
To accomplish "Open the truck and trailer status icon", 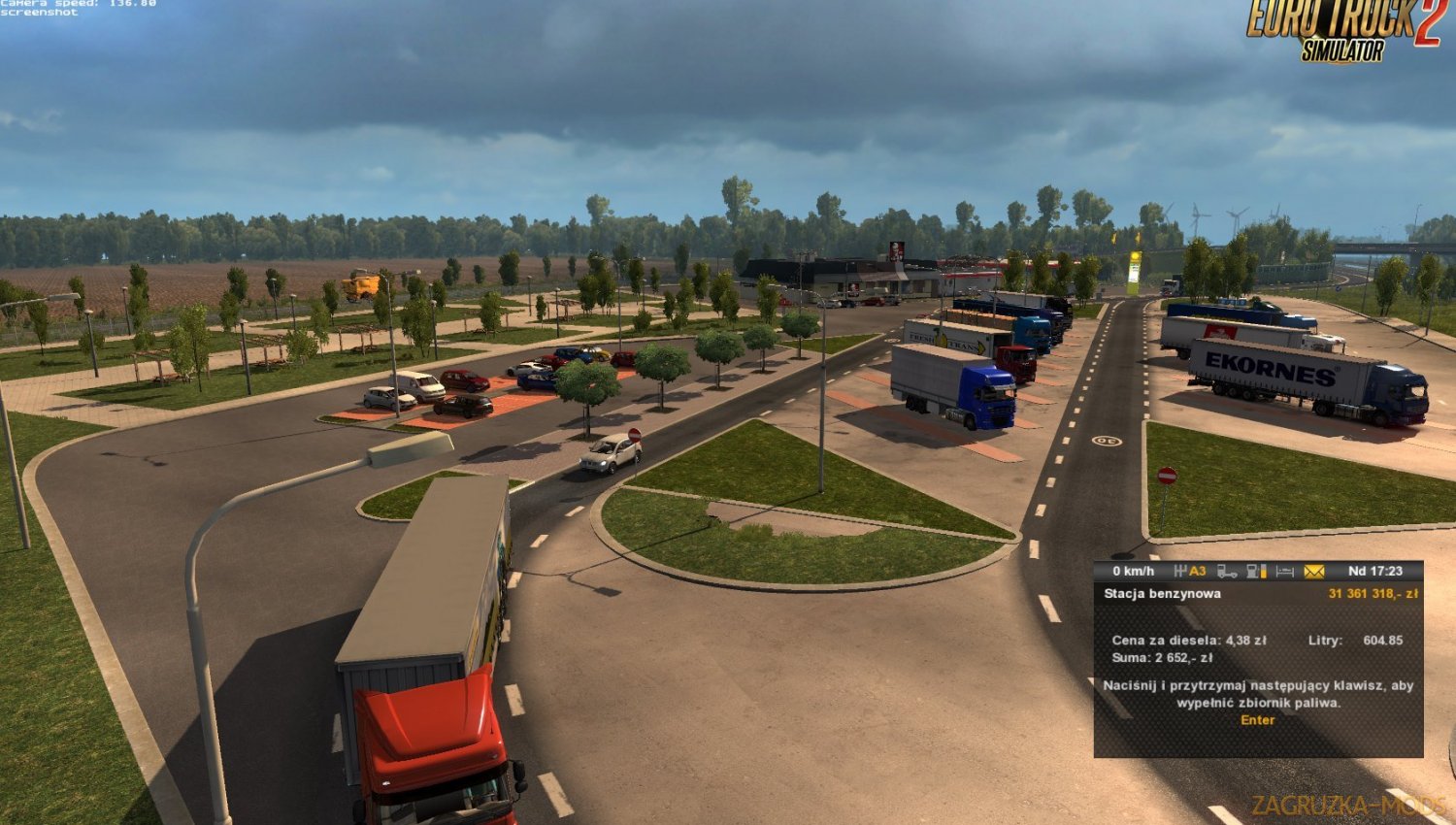I will coord(1228,572).
